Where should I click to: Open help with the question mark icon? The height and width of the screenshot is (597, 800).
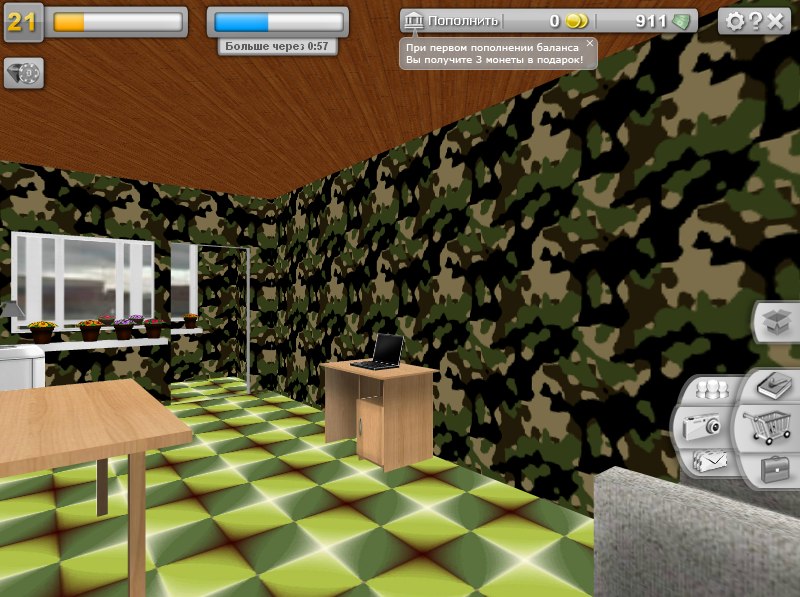pos(756,21)
